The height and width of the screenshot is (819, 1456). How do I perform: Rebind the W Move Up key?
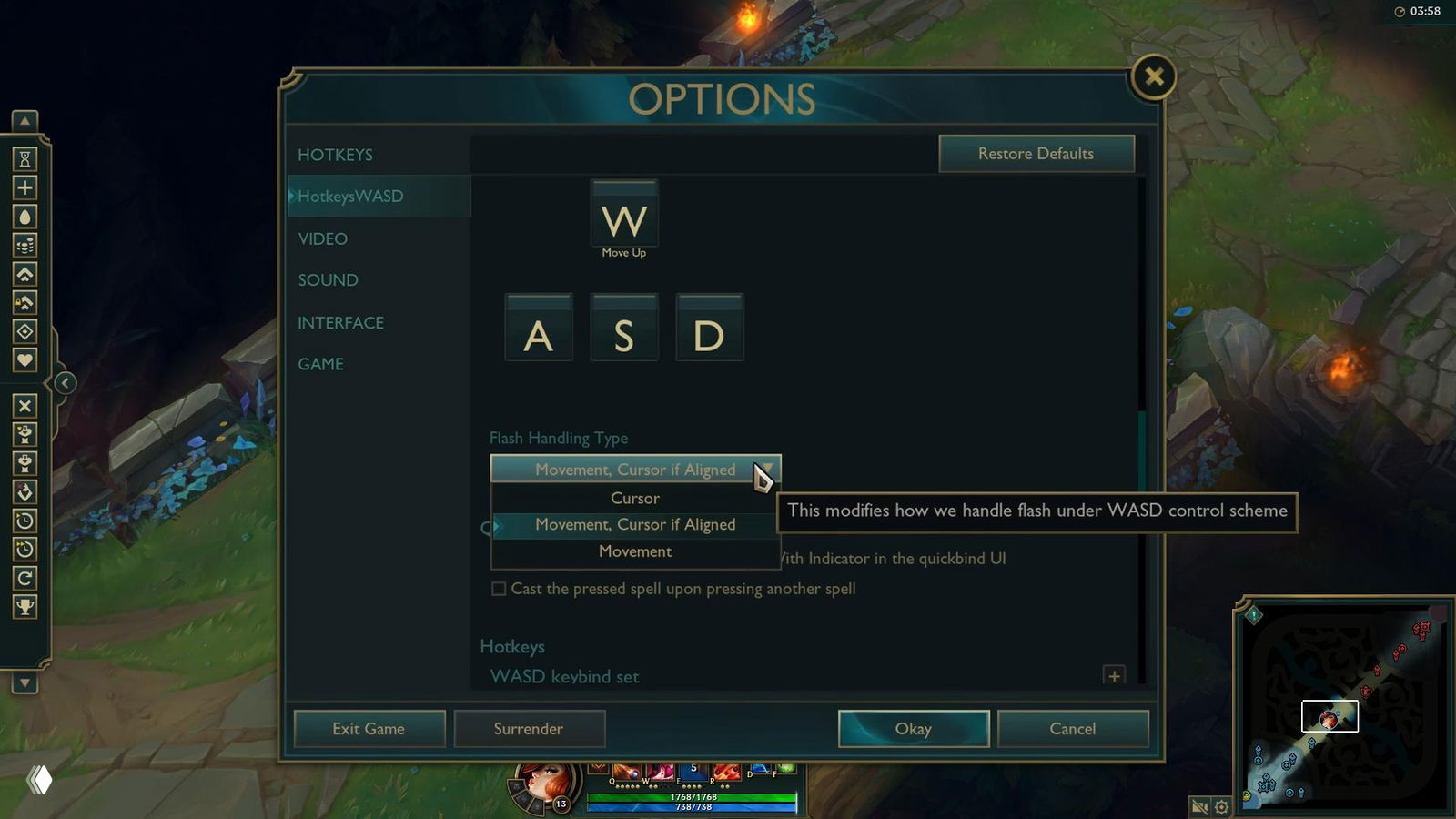point(624,218)
